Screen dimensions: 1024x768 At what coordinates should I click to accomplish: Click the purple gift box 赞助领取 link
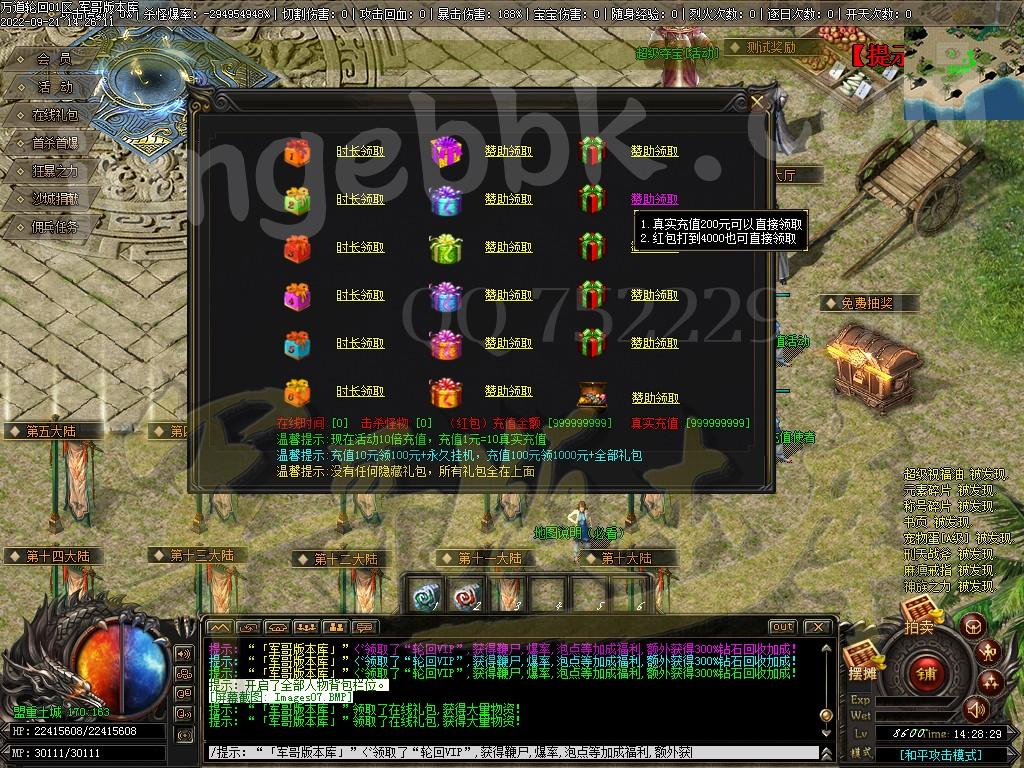pyautogui.click(x=508, y=151)
